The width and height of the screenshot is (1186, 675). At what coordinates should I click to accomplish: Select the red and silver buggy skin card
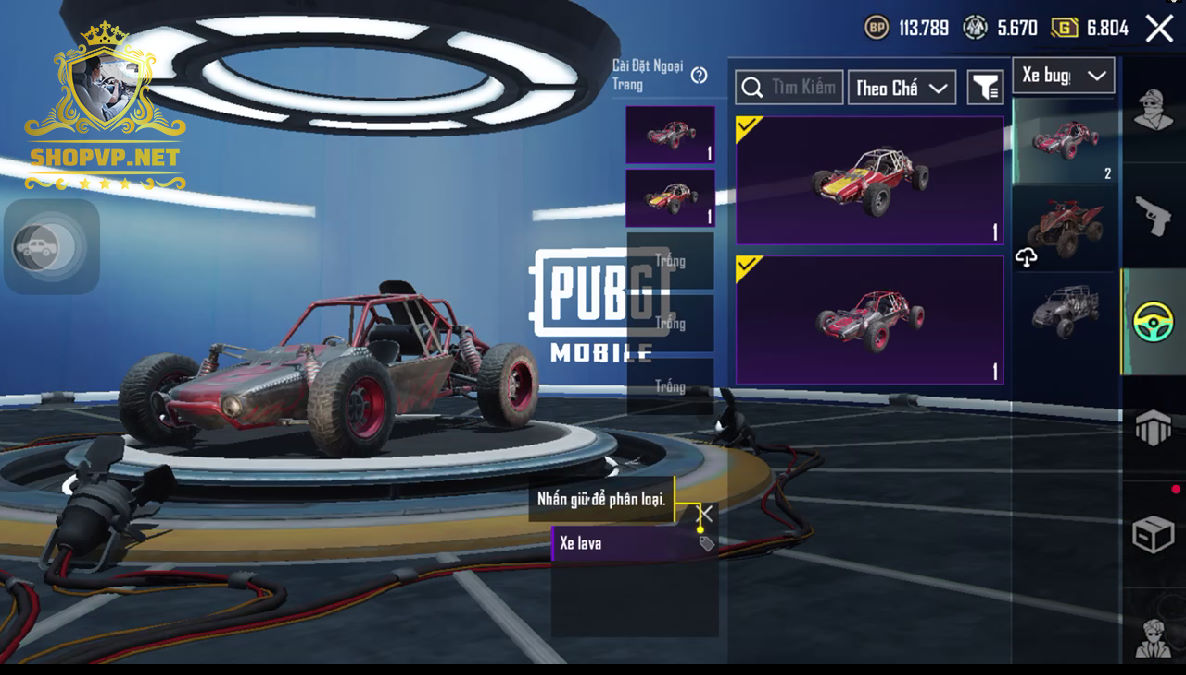(x=869, y=320)
